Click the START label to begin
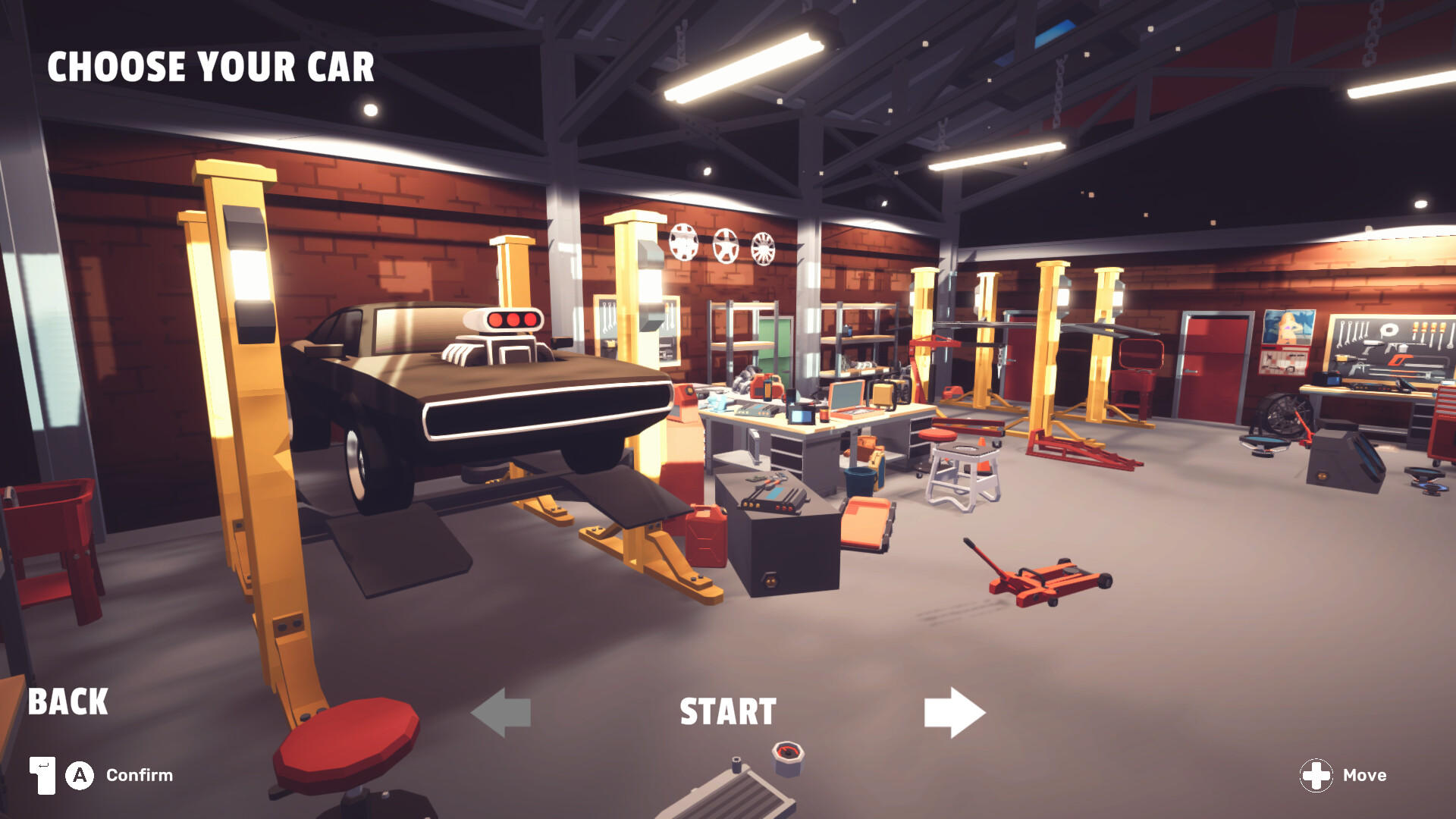This screenshot has height=819, width=1456. 726,711
